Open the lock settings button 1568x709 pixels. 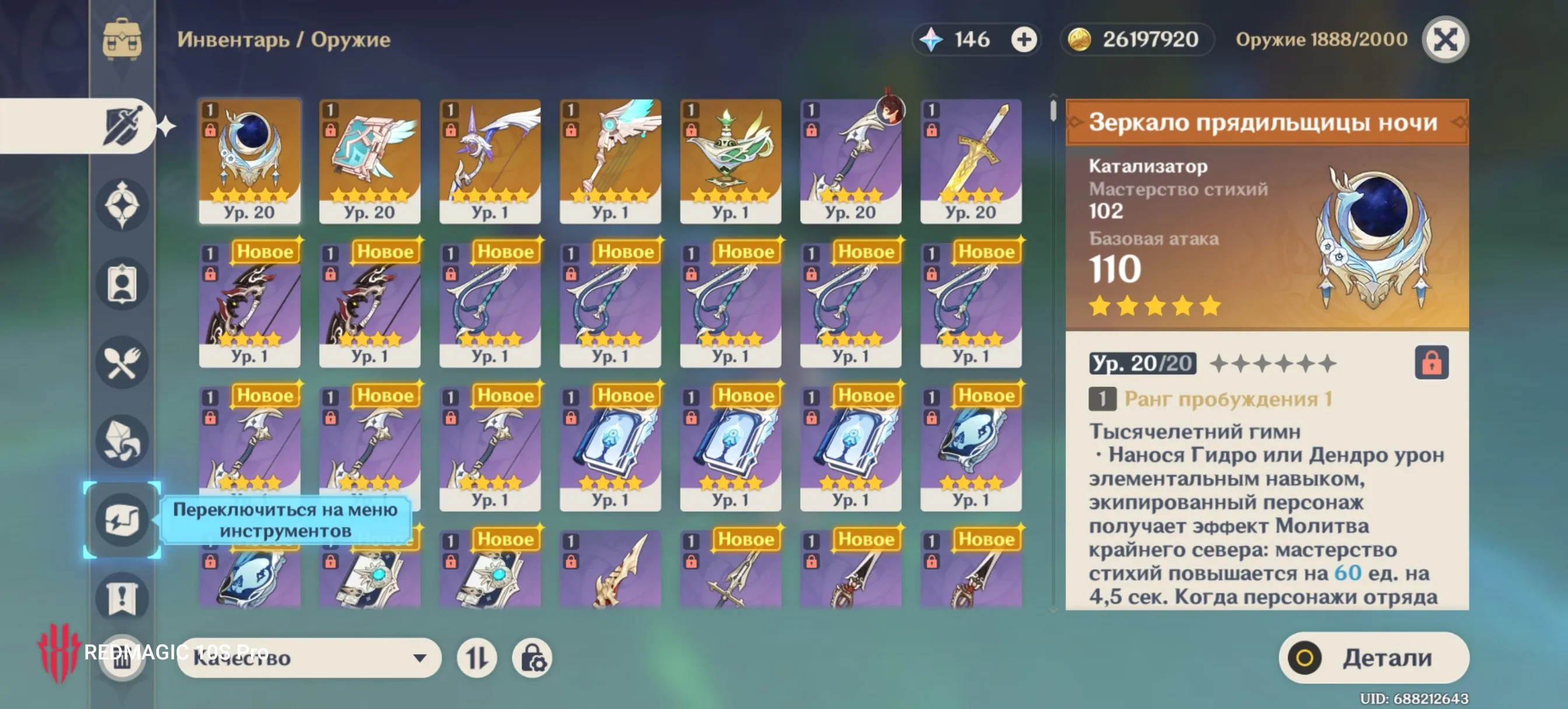pyautogui.click(x=532, y=657)
